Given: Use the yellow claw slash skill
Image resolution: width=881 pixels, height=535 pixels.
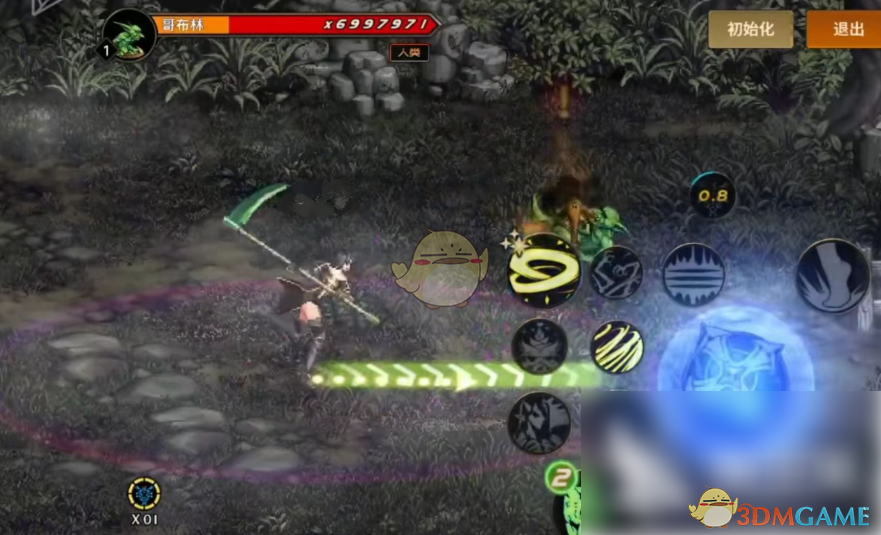Looking at the screenshot, I should (x=617, y=346).
